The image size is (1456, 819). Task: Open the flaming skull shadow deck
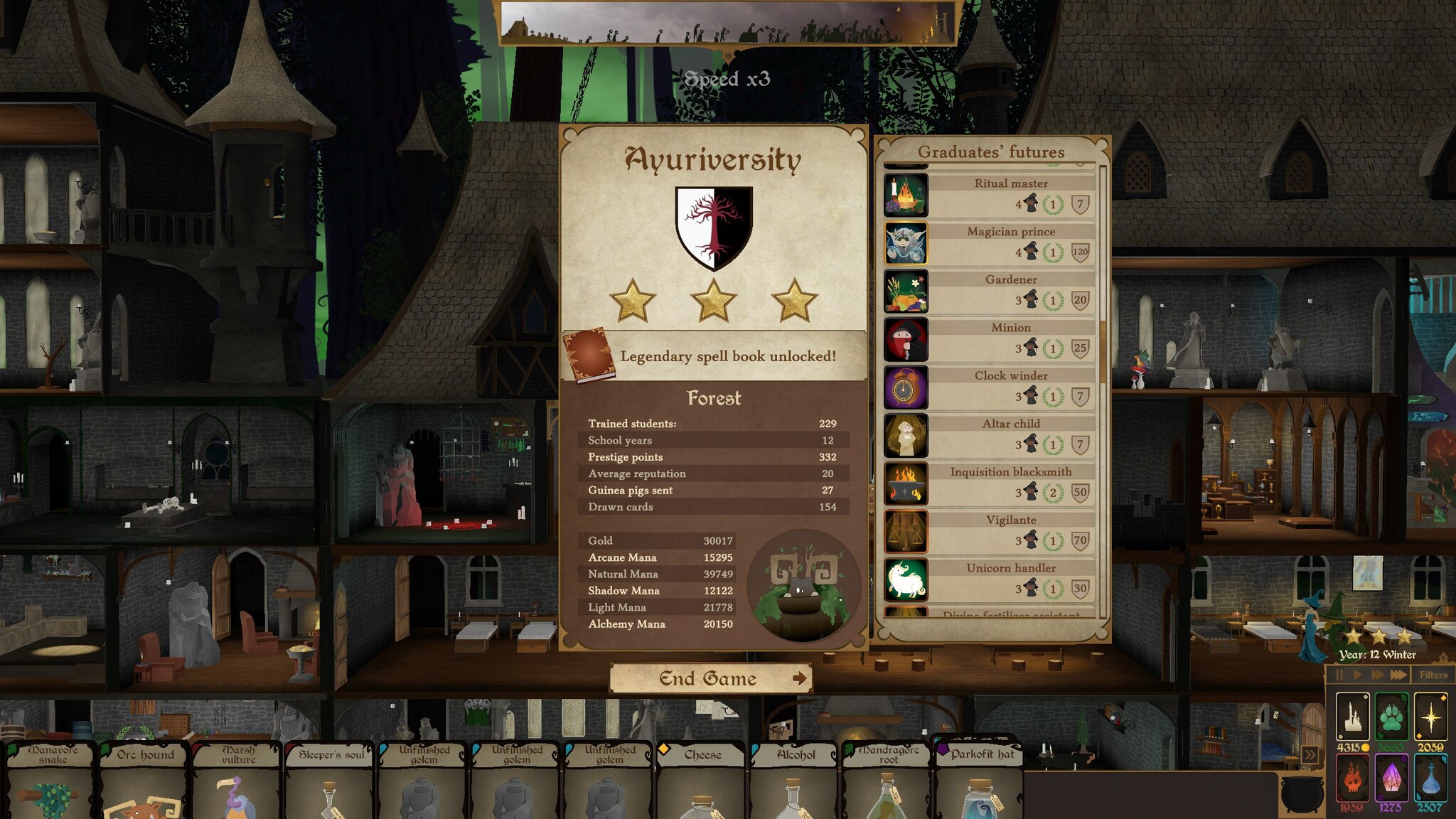1352,778
